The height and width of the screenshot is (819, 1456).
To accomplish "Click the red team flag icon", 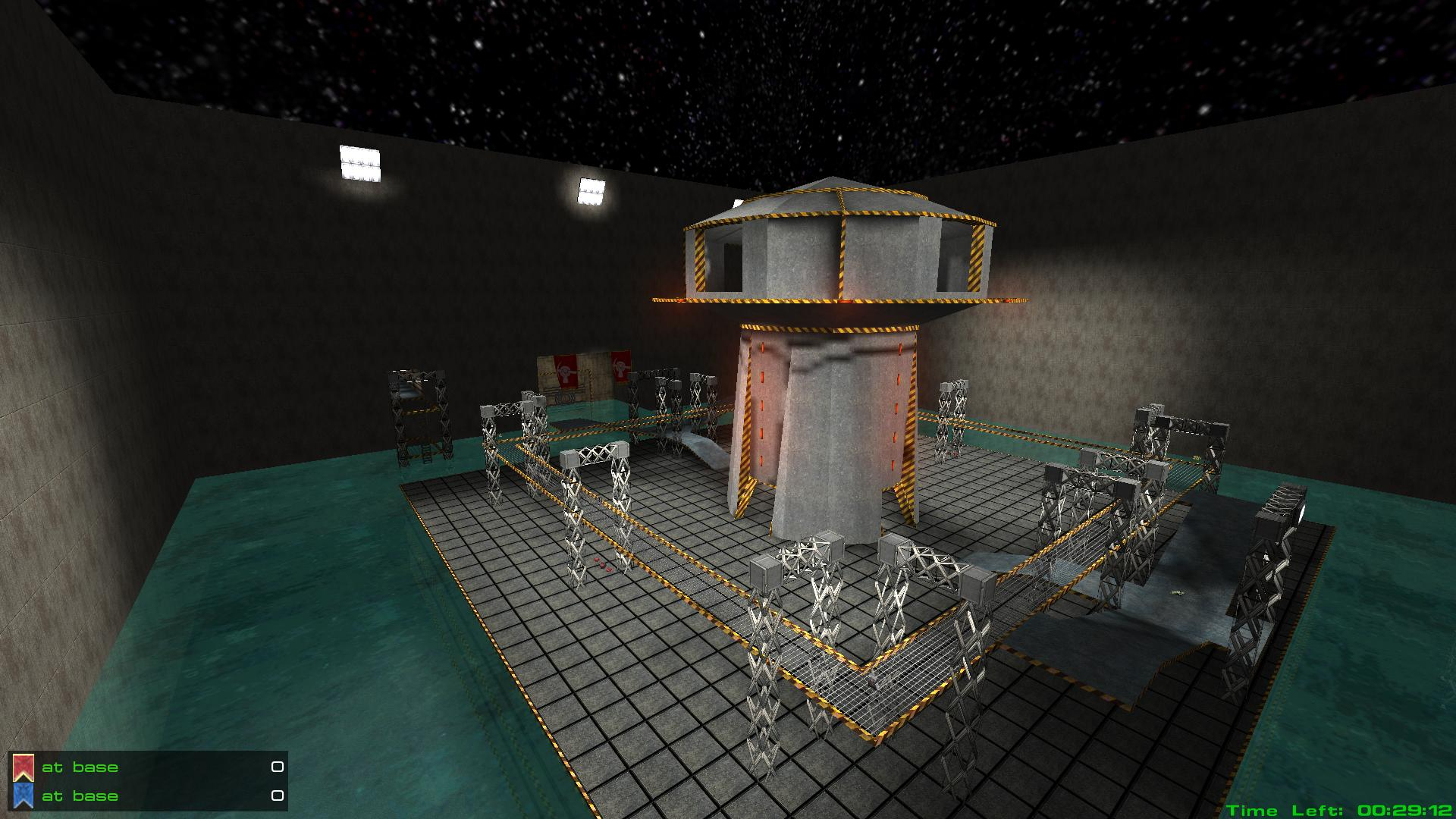I will pyautogui.click(x=24, y=767).
